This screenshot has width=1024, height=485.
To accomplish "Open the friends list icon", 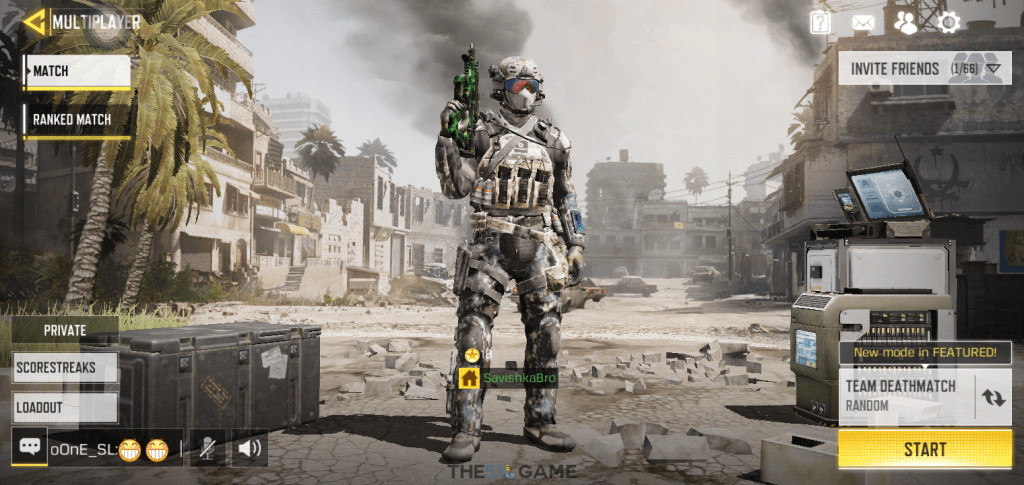I will coord(906,22).
